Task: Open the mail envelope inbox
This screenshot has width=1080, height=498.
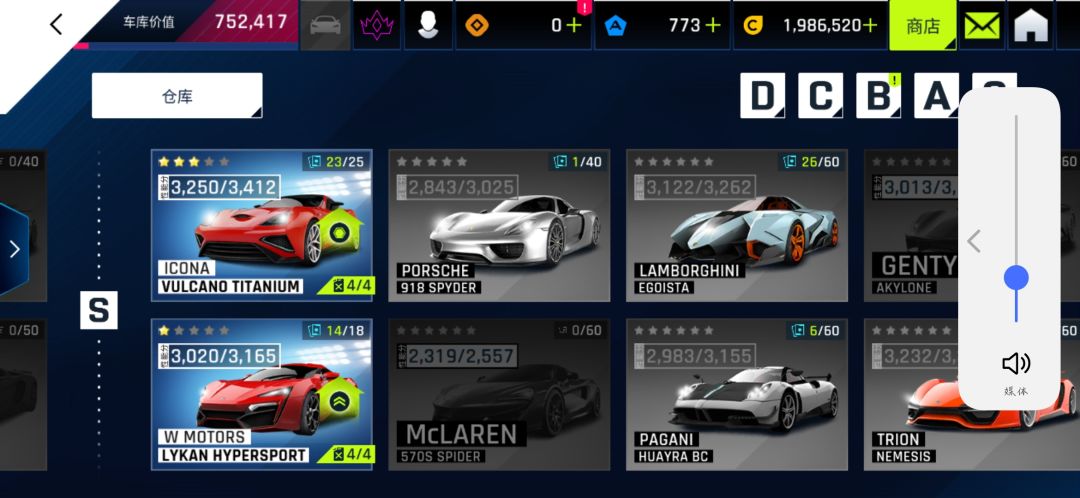Action: [x=983, y=26]
